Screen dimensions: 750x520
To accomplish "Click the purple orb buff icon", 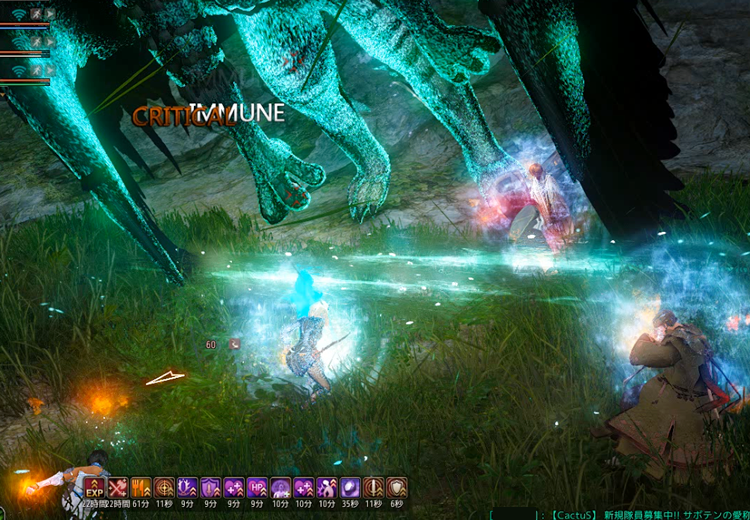I will (350, 488).
